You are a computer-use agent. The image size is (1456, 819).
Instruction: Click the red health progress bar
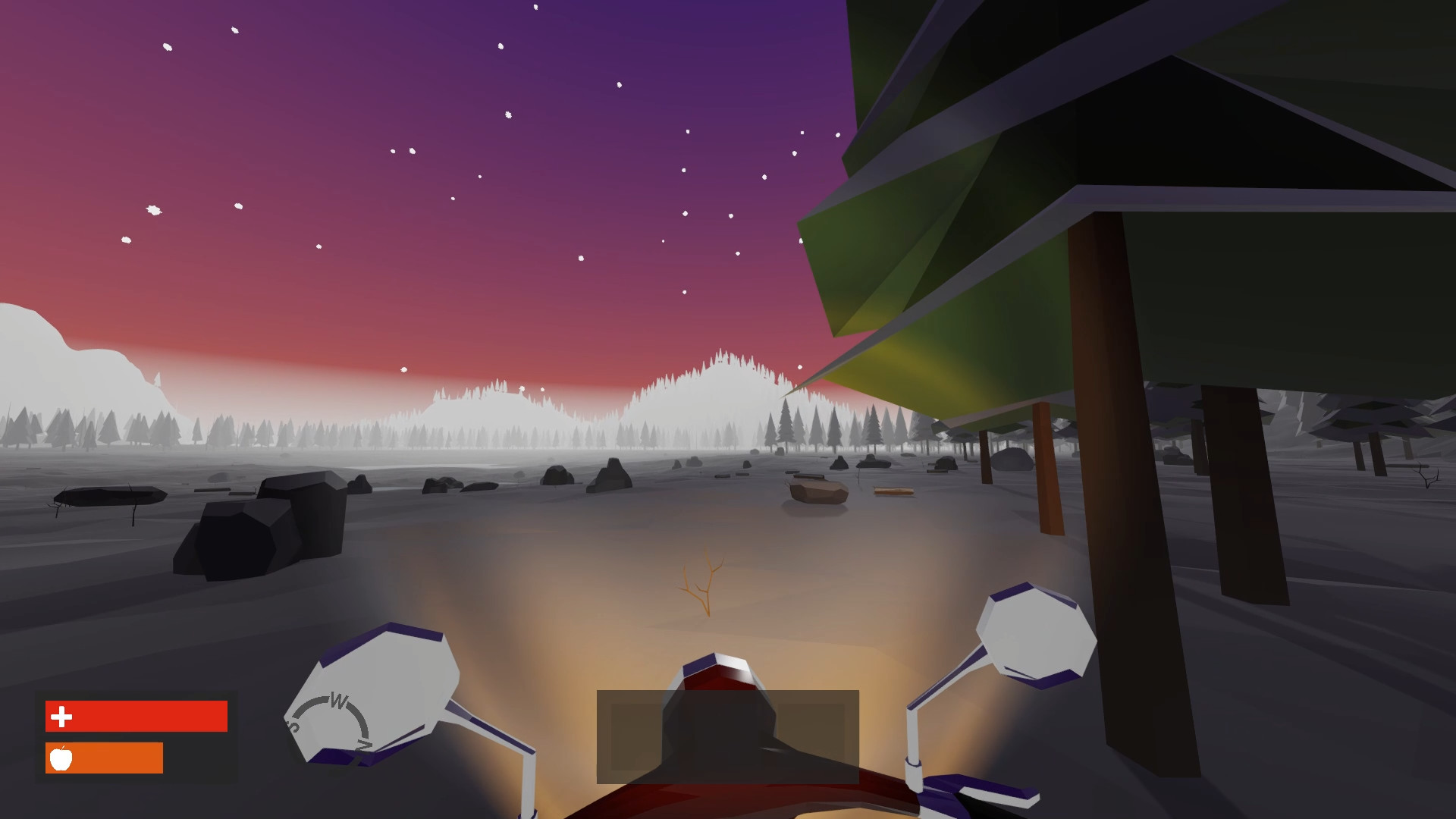tap(152, 714)
